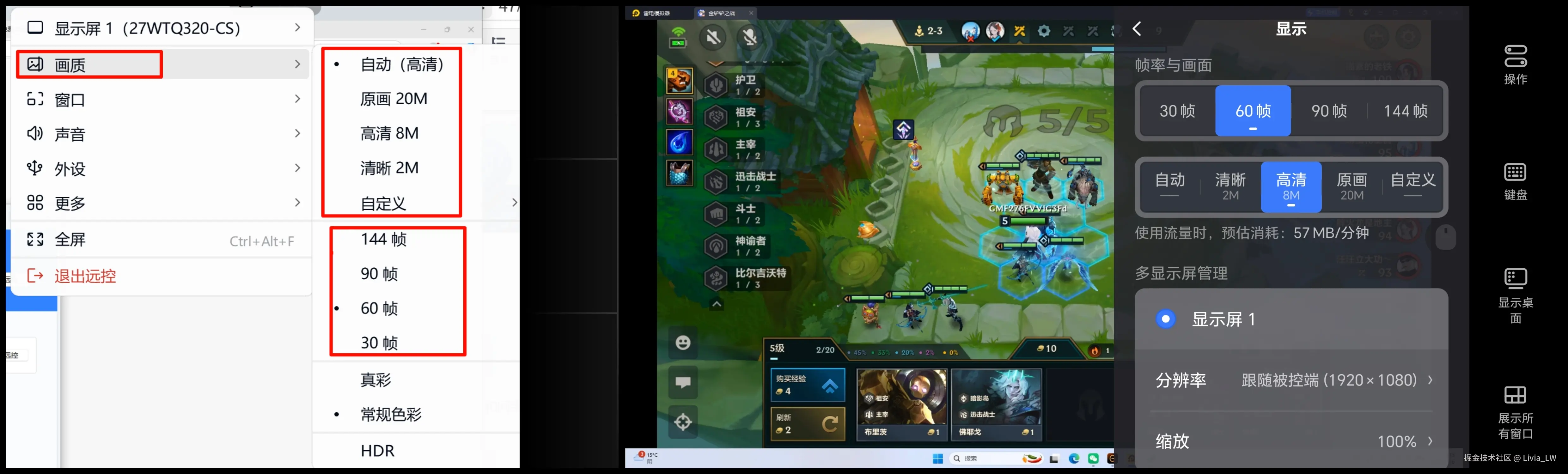Open the 键盘 keyboard tool
This screenshot has width=1568, height=474.
tap(1515, 181)
